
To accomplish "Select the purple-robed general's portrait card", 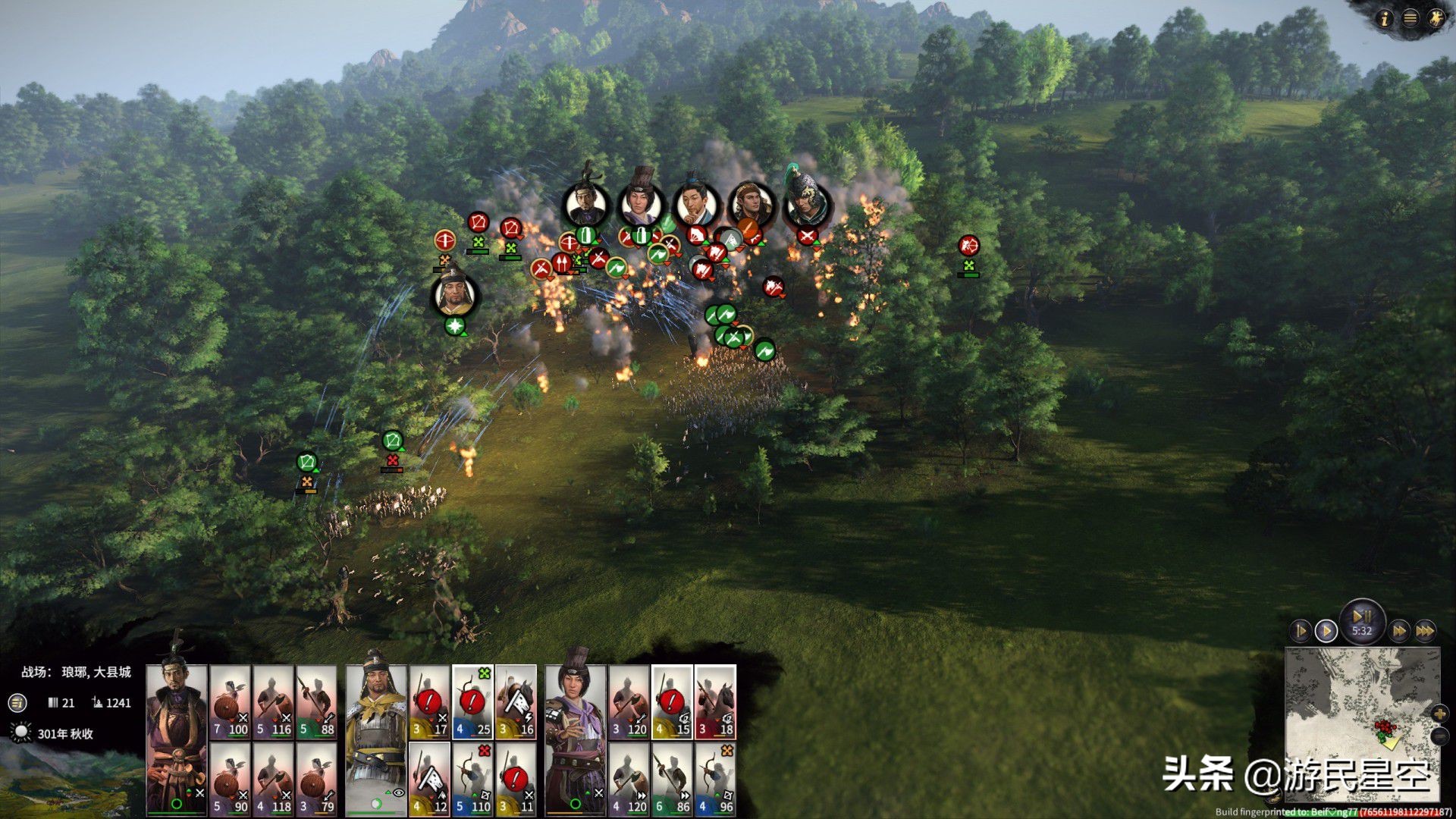I will pos(176,739).
